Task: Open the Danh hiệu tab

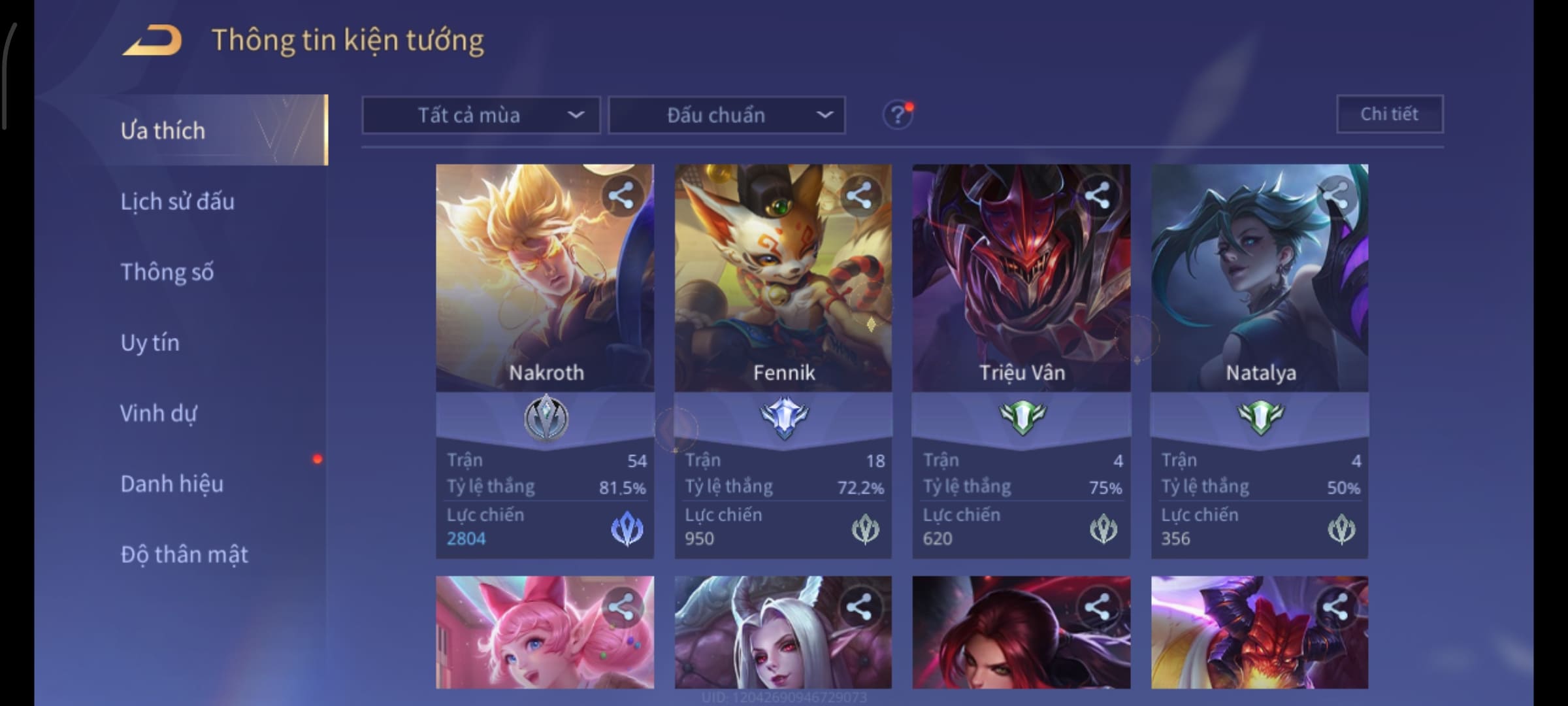Action: [x=172, y=484]
